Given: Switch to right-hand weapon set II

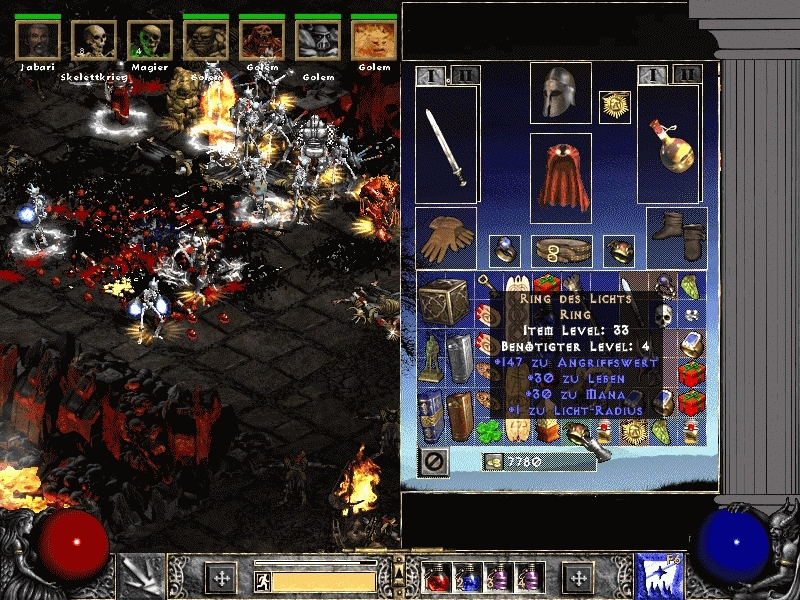Looking at the screenshot, I should point(686,75).
